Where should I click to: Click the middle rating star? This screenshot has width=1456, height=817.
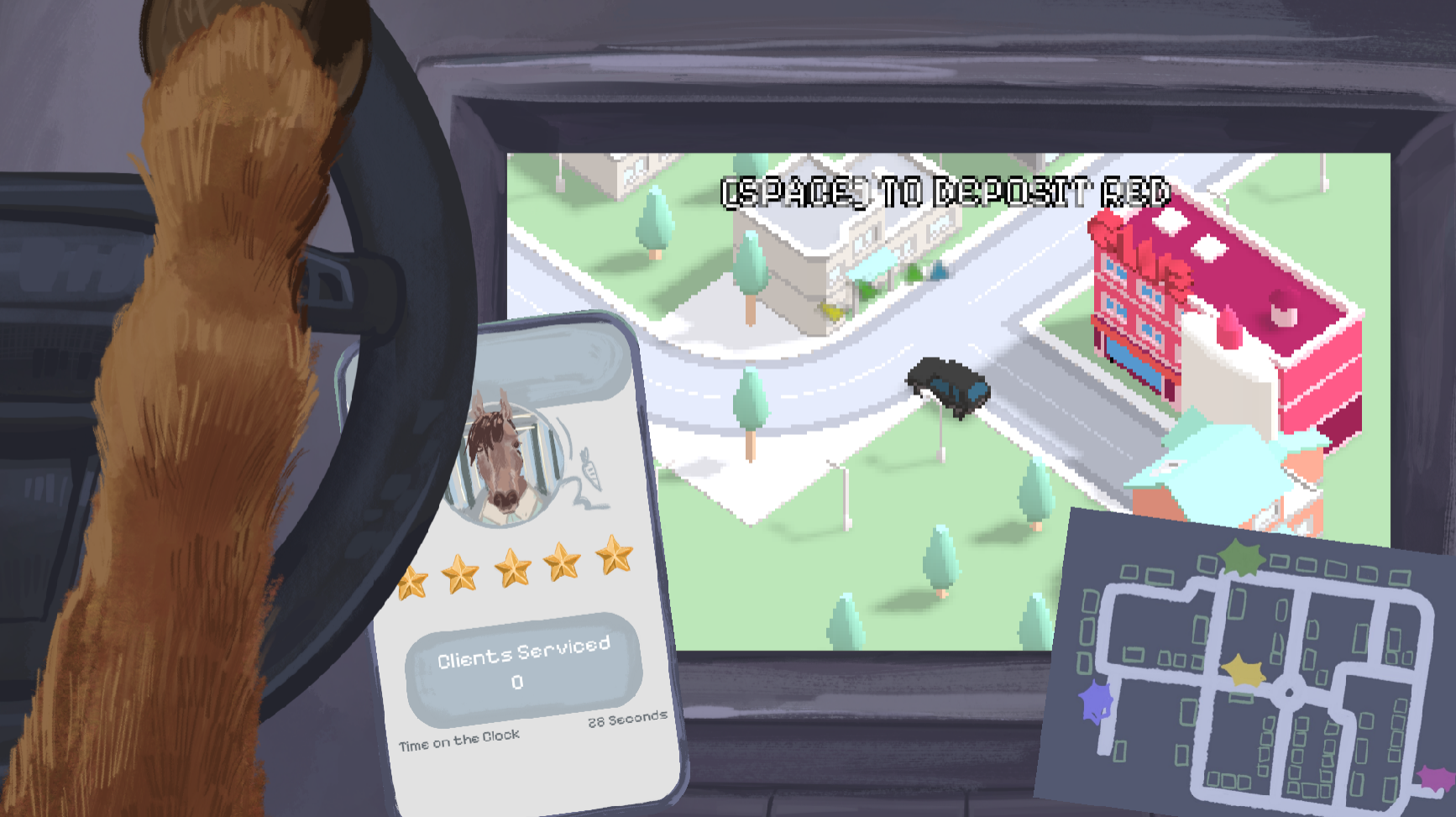click(x=513, y=567)
